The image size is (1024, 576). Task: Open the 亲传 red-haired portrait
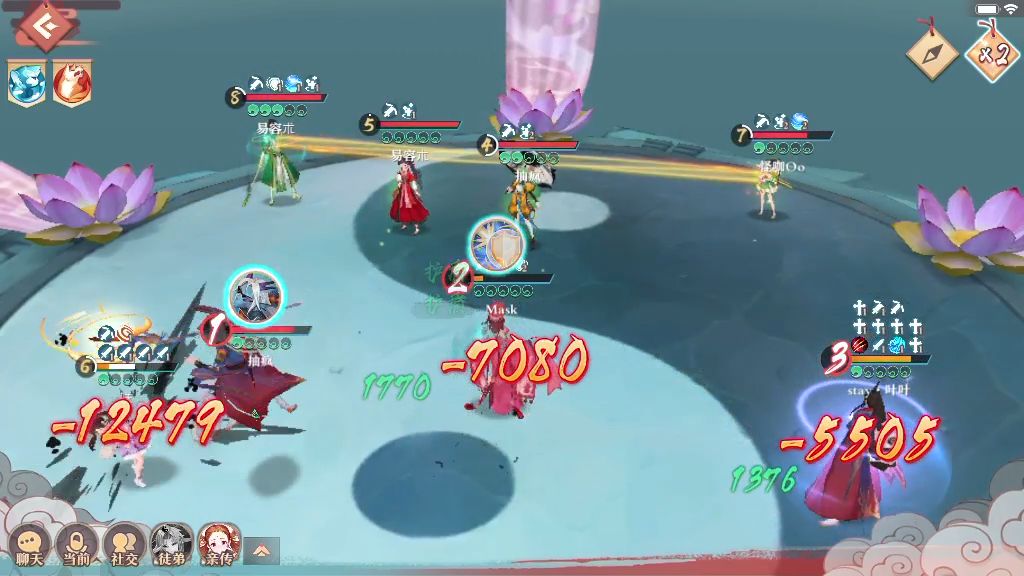(x=219, y=546)
